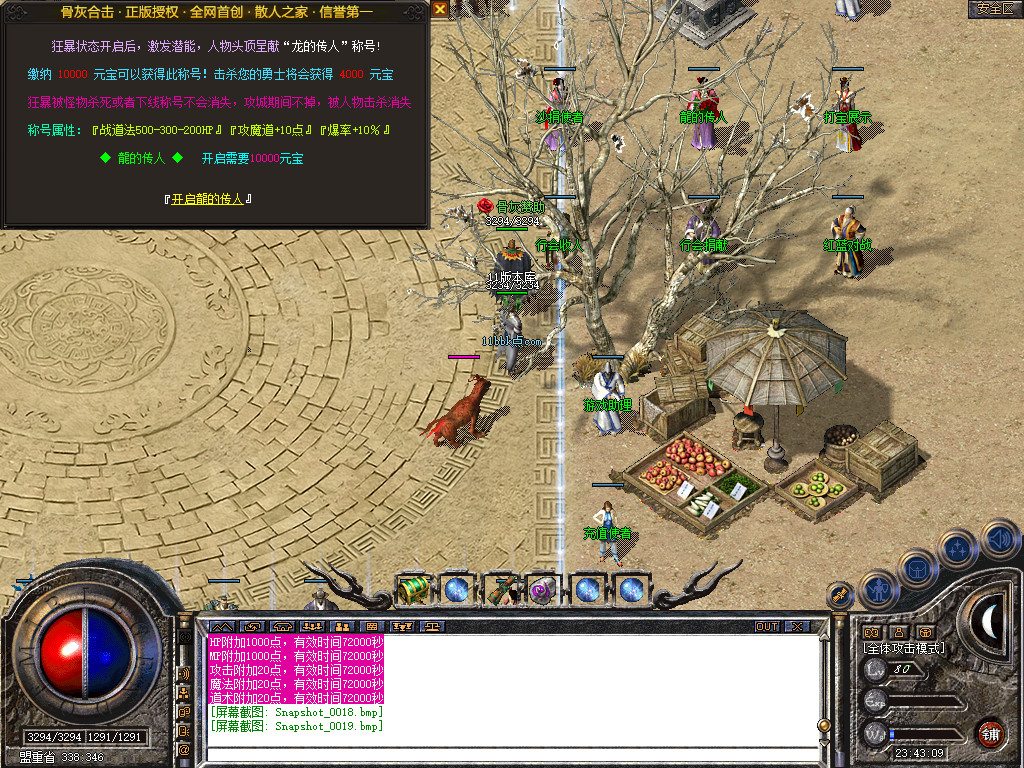1024x768 pixels.
Task: Open the character status round button
Action: pyautogui.click(x=876, y=589)
